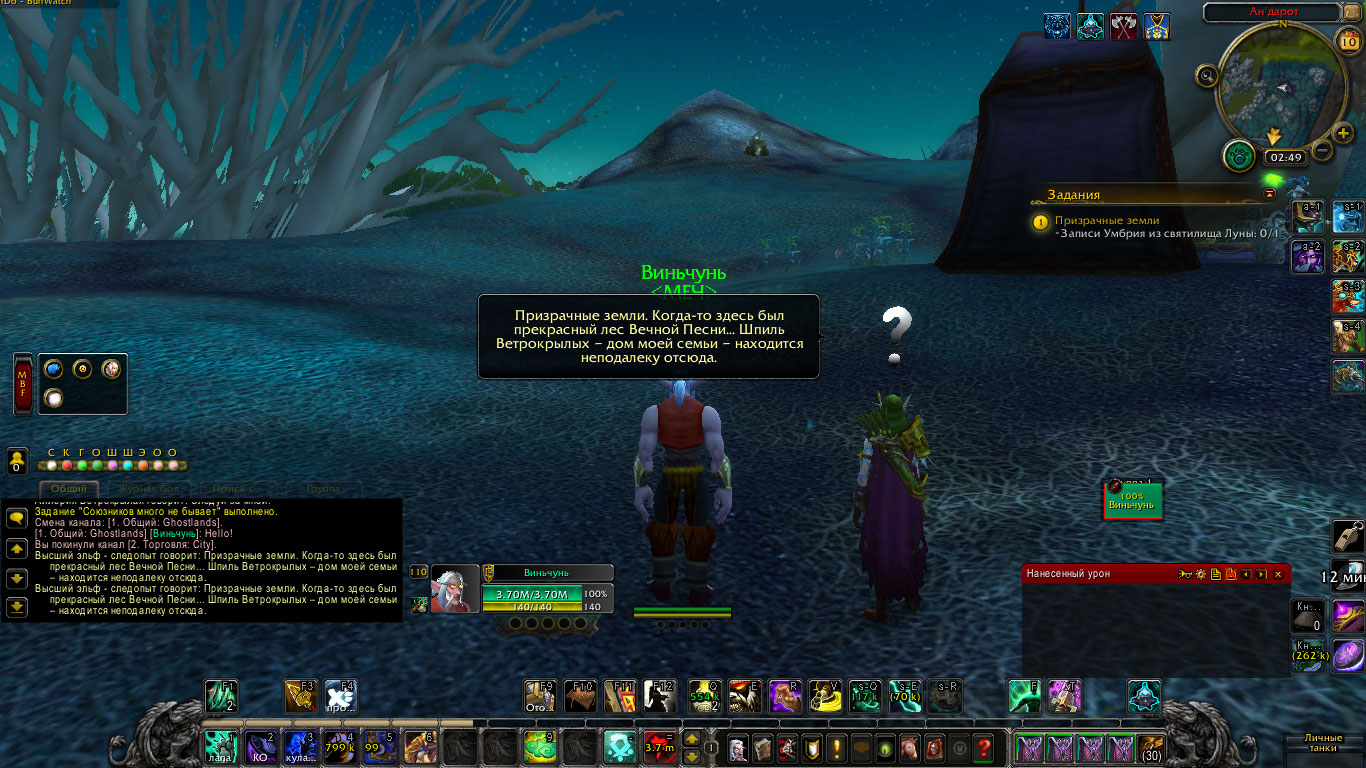This screenshot has width=1366, height=768.
Task: Open the character info portrait micro button
Action: 737,747
